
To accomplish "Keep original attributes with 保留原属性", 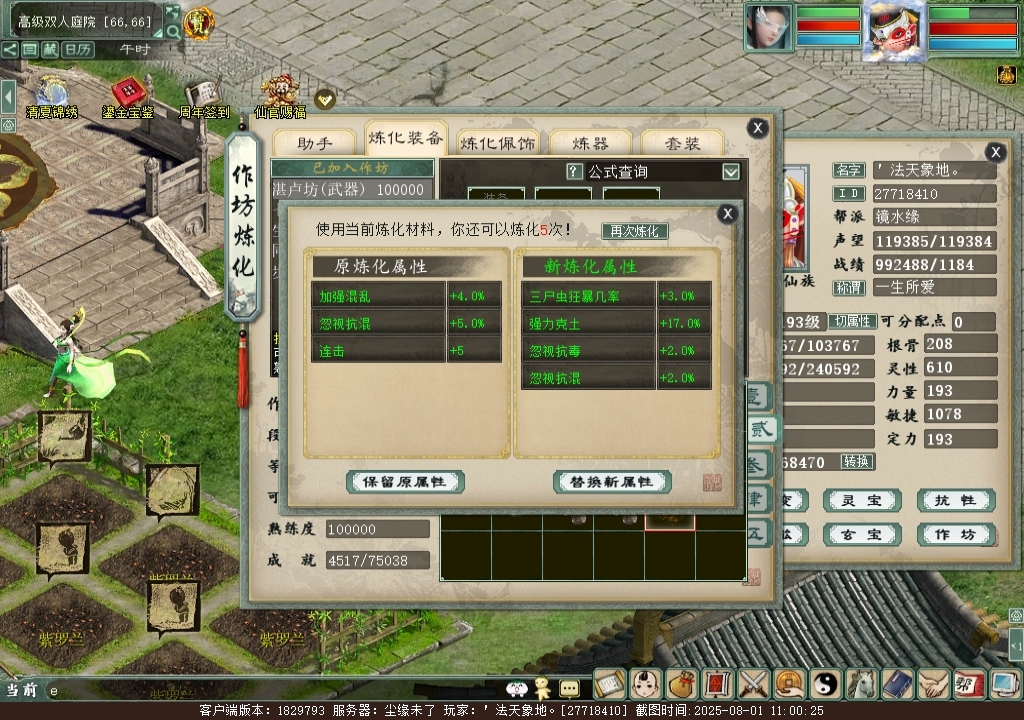I will (405, 482).
